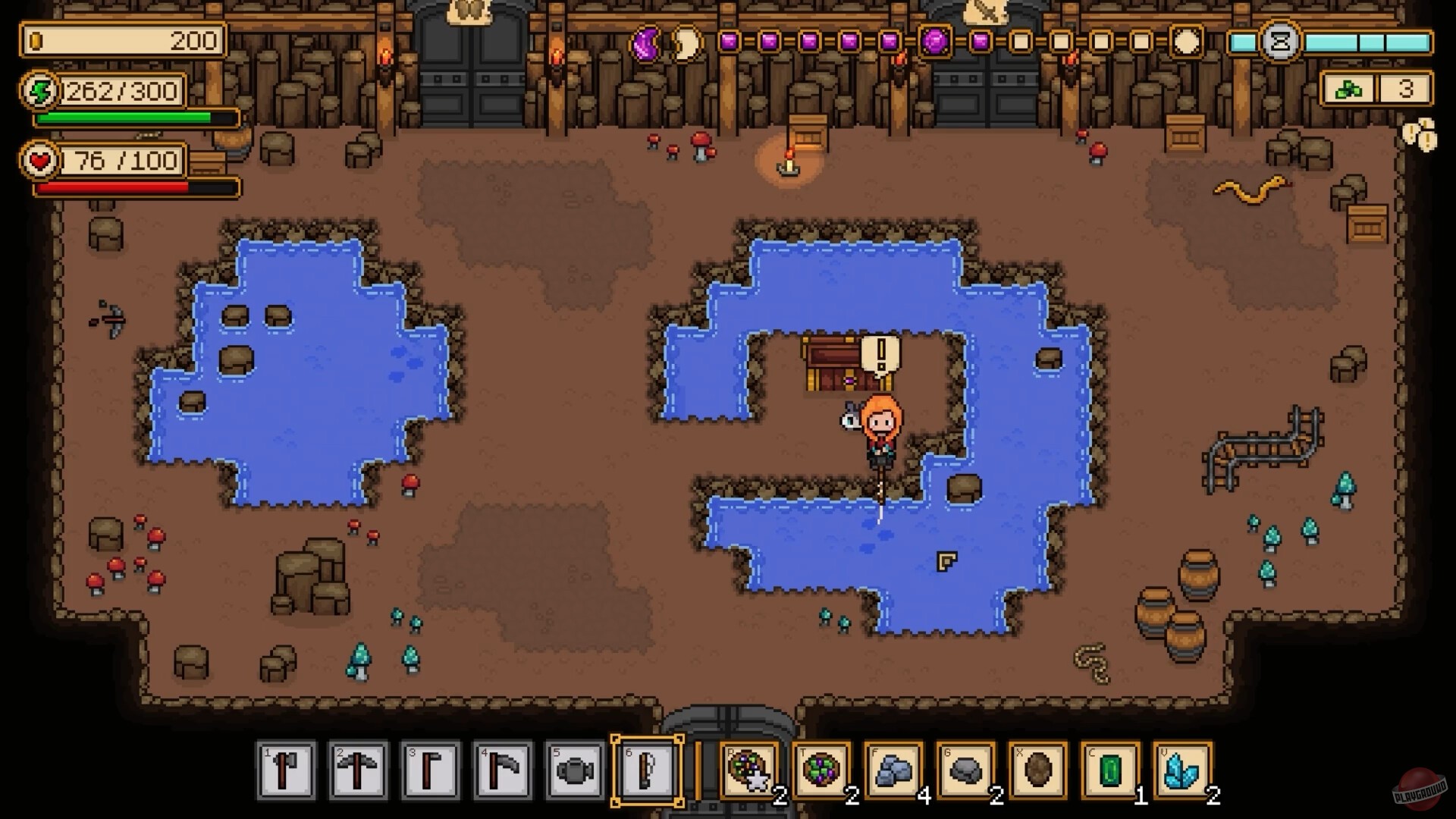Screen dimensions: 1456x819
Task: Select the blue crystals in slot V
Action: coord(1181,772)
